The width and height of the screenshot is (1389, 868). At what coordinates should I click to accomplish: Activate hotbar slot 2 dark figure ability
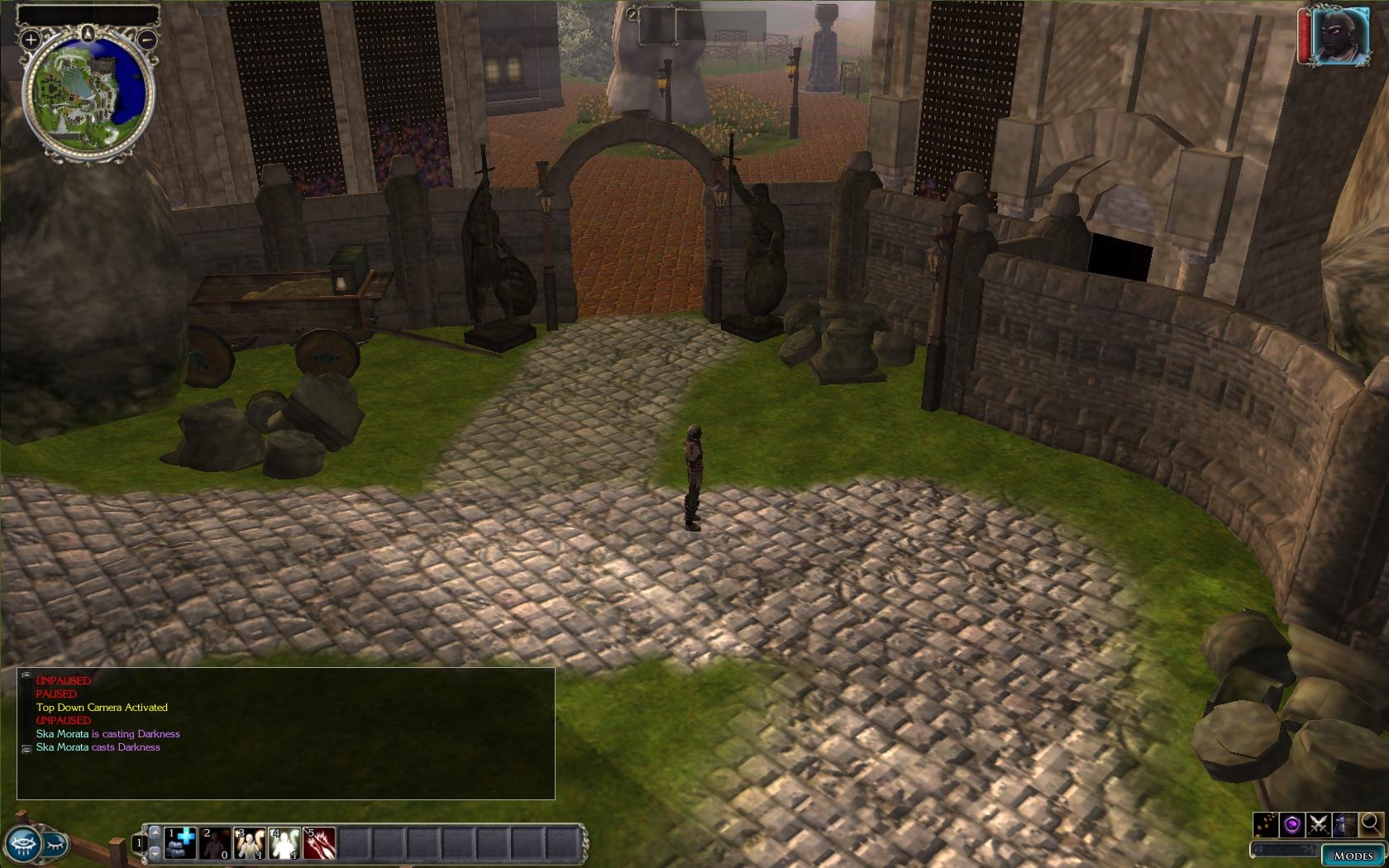click(x=215, y=843)
